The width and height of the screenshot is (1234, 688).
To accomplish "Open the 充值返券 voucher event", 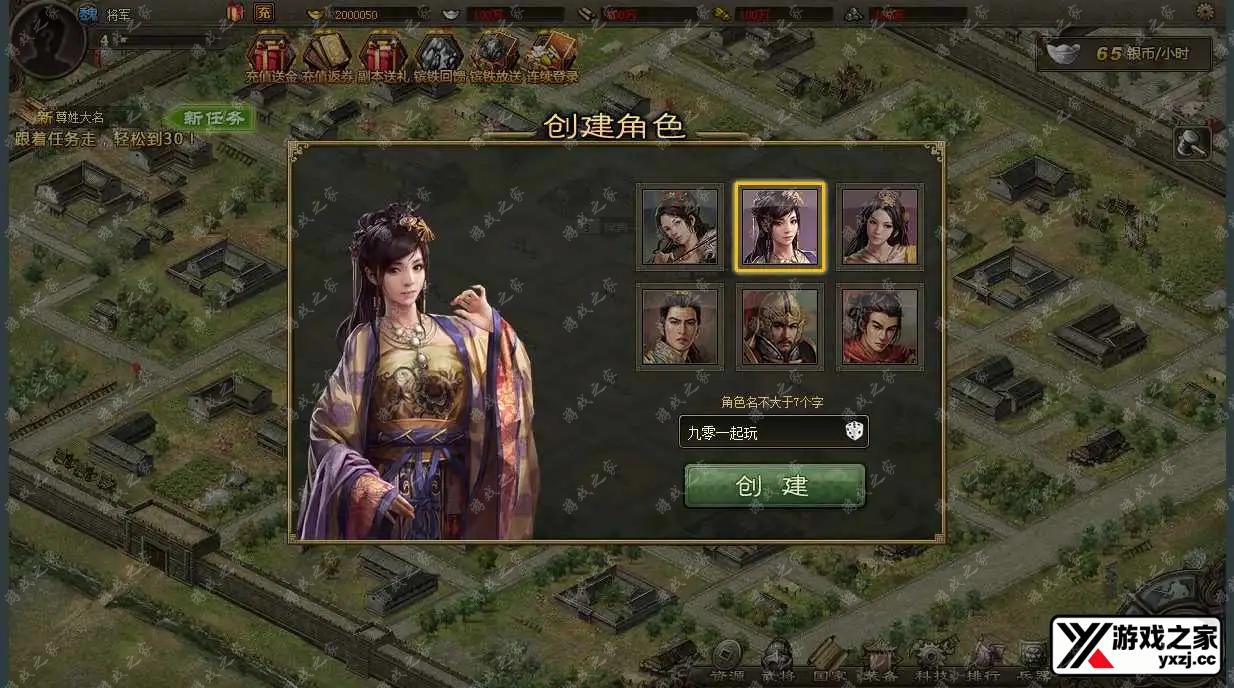I will click(327, 56).
